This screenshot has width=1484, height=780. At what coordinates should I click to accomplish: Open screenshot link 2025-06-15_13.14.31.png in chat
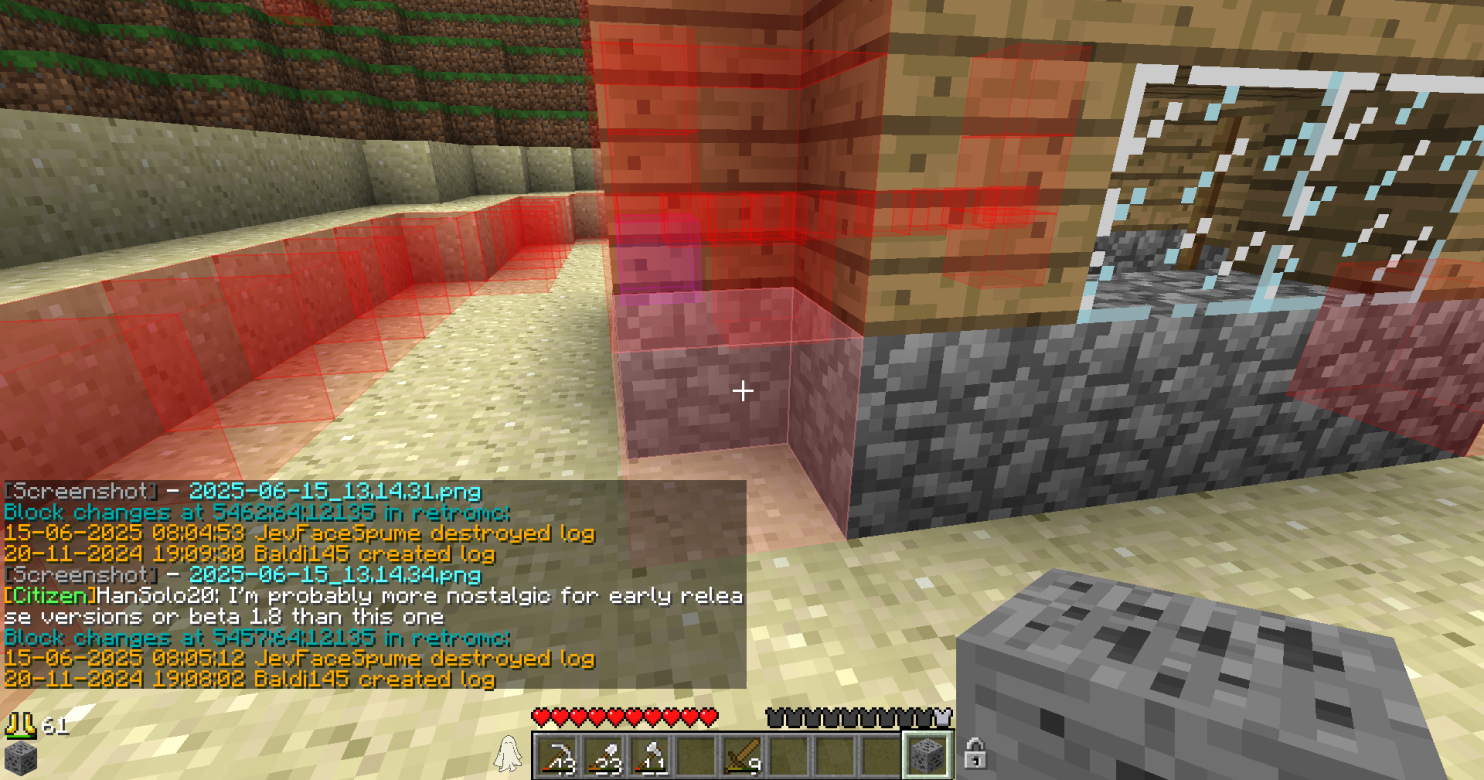334,492
